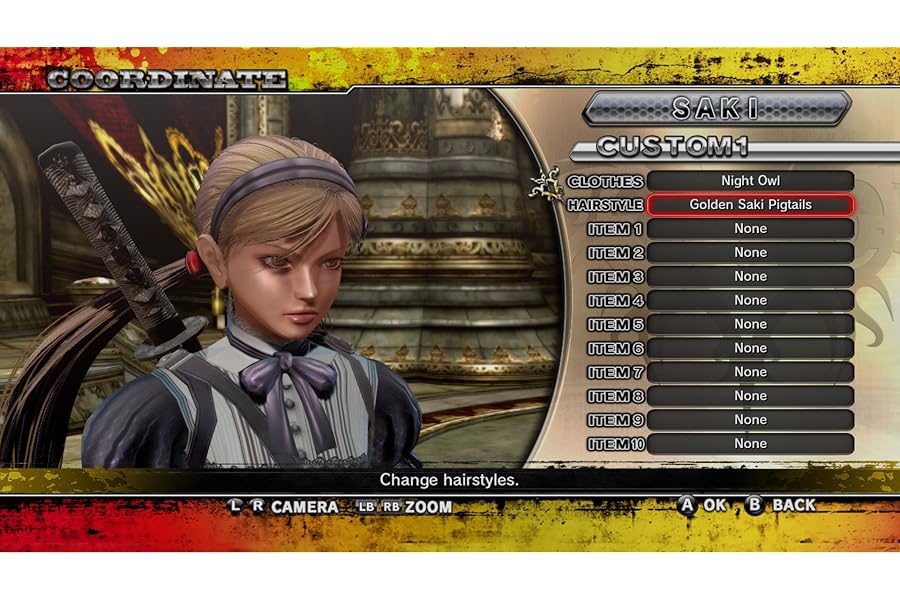The width and height of the screenshot is (900, 600).
Task: Choose the Item 7 slot
Action: pyautogui.click(x=750, y=372)
